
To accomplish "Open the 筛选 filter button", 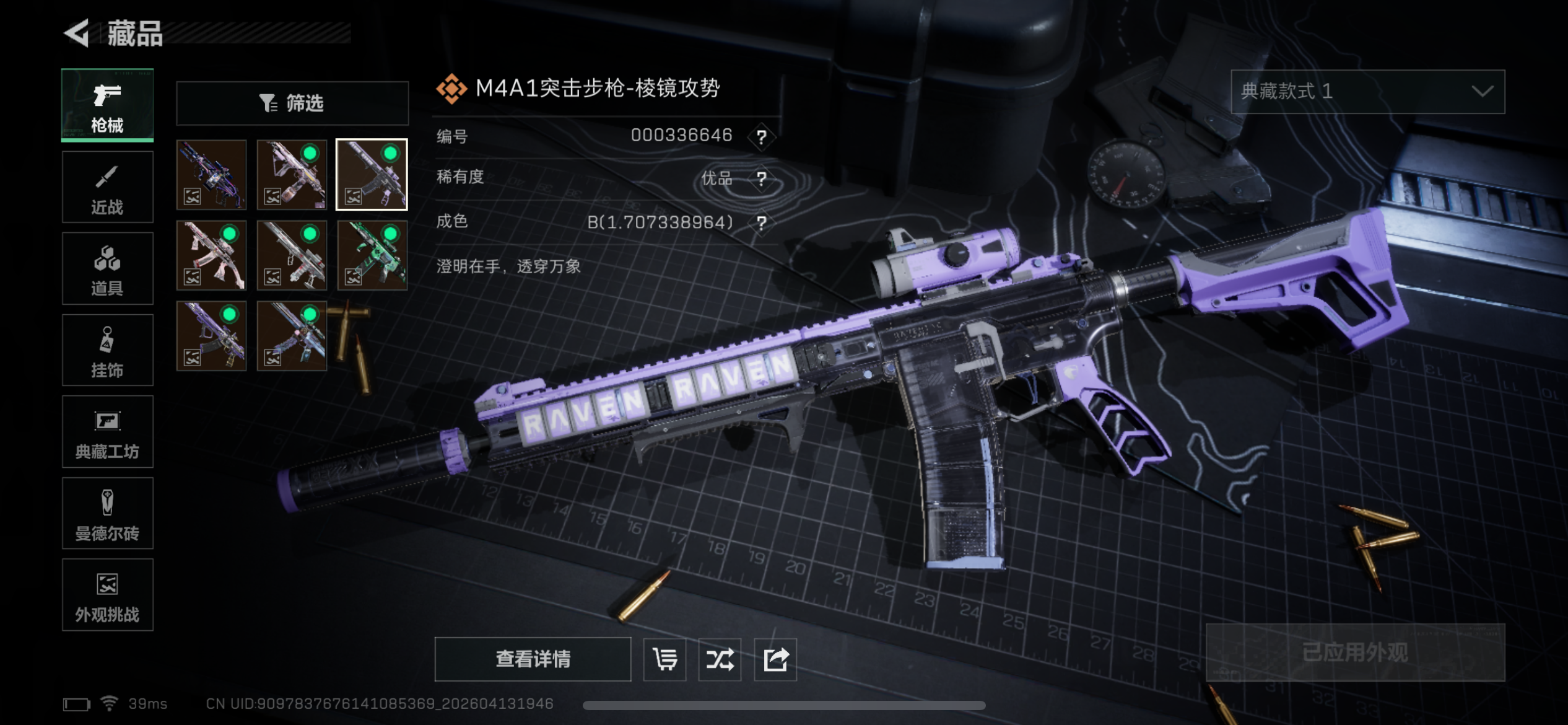I will coord(292,103).
